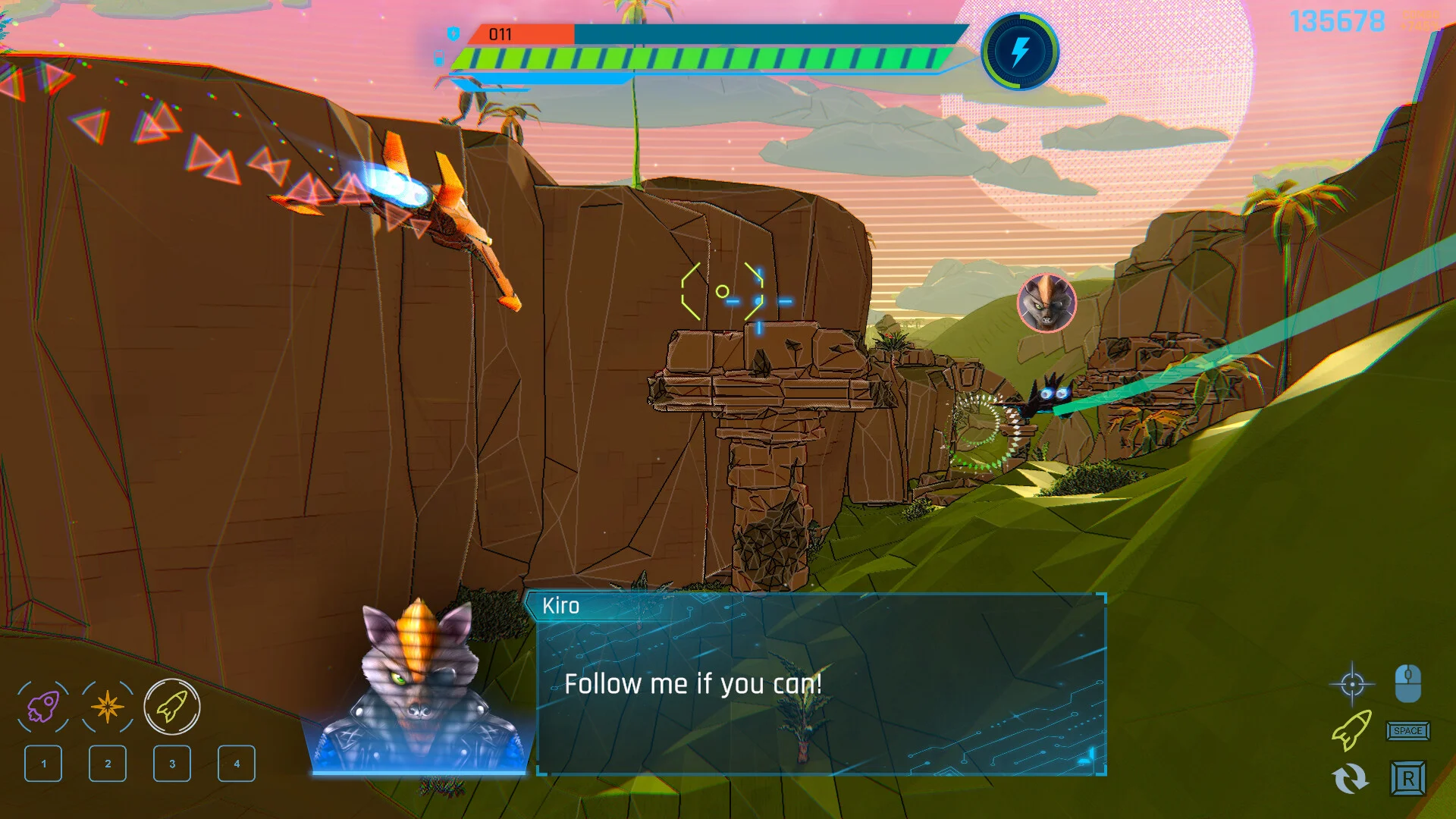The width and height of the screenshot is (1456, 819).
Task: Fire the green missile action icon
Action: pyautogui.click(x=1351, y=730)
